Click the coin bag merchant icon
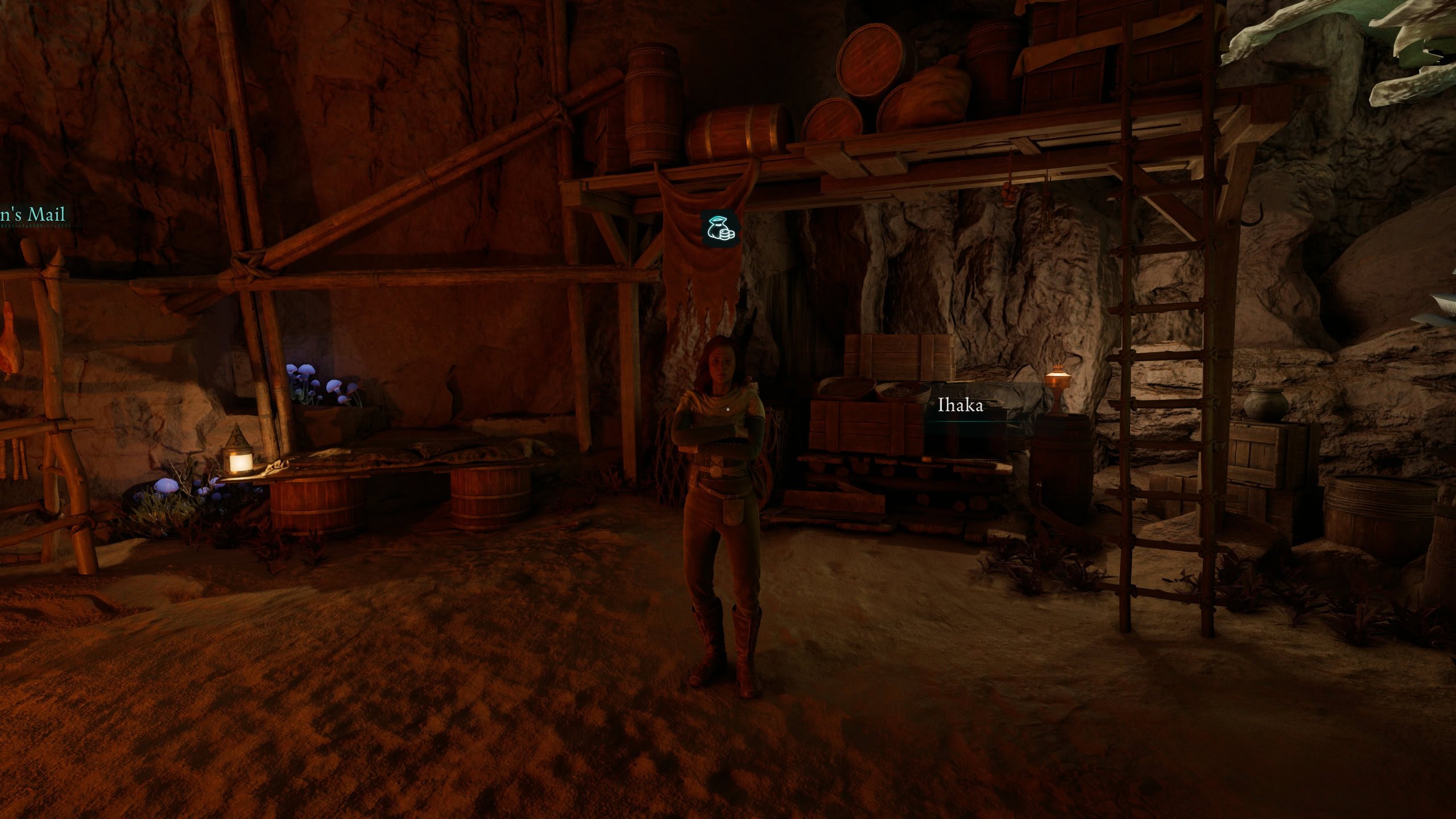Screen dimensions: 1456x819 click(719, 229)
